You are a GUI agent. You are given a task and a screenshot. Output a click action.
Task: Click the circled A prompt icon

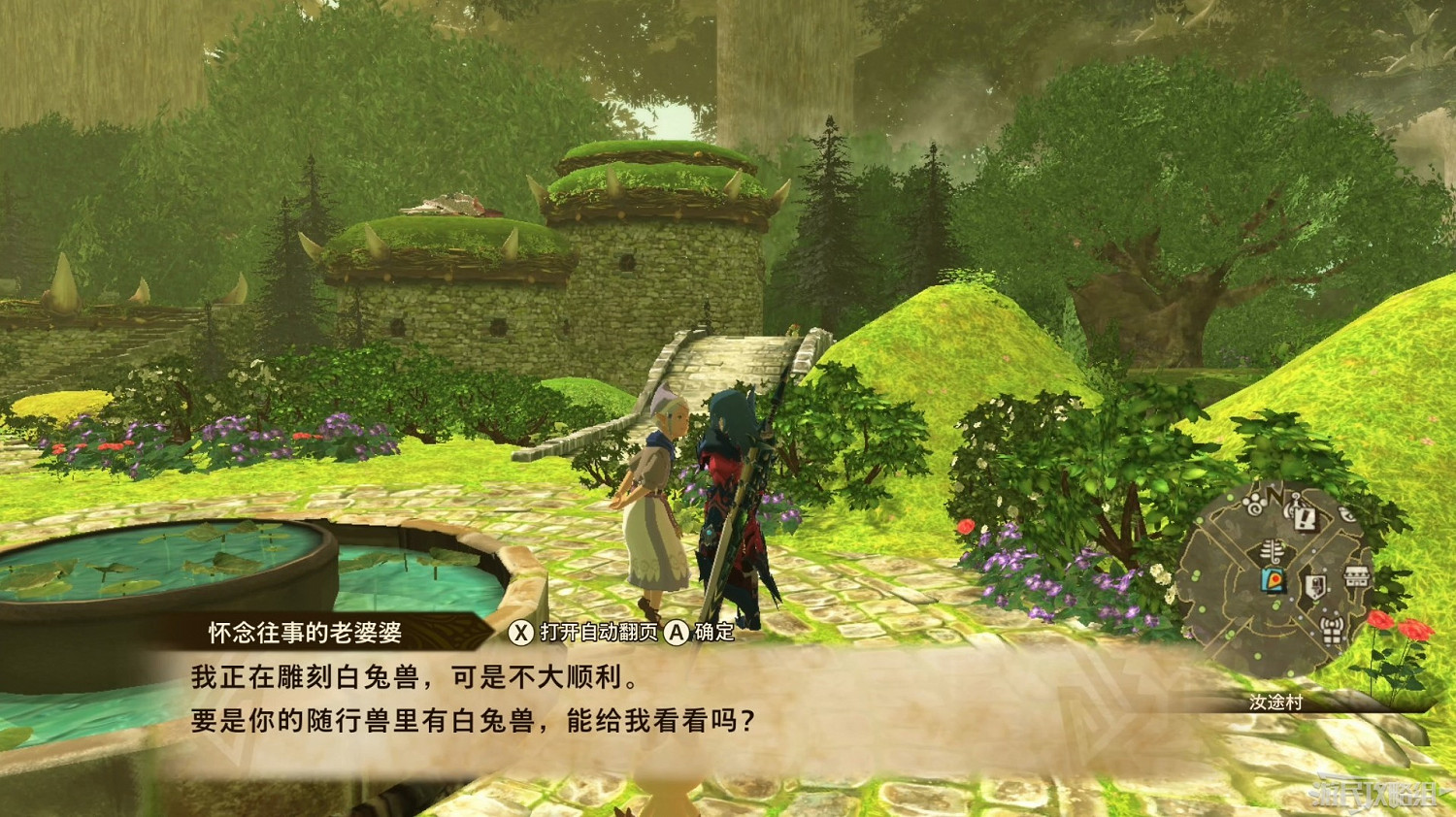pyautogui.click(x=677, y=632)
